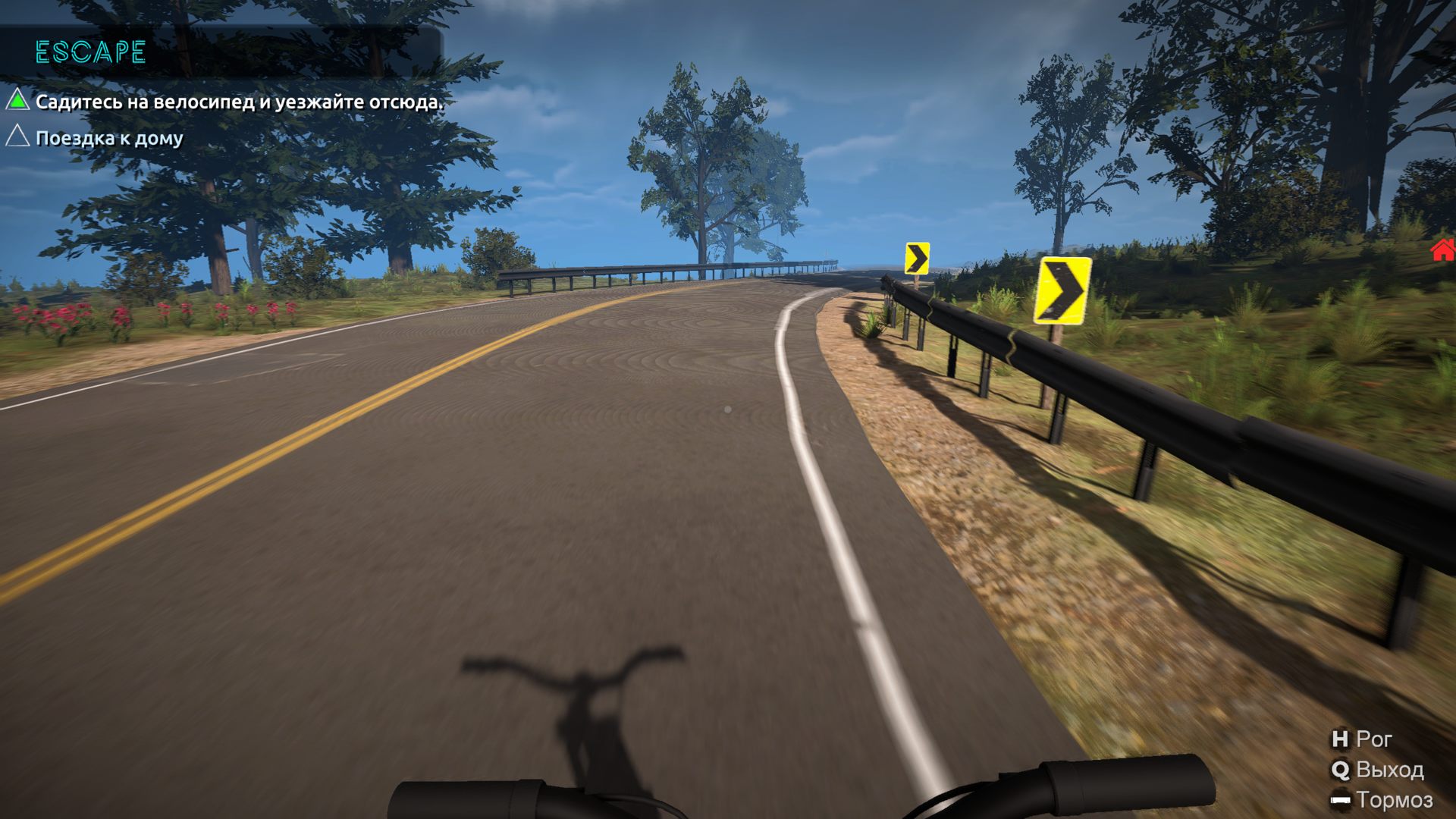Select the "Поездка к дому" objective
The height and width of the screenshot is (819, 1456).
point(109,138)
